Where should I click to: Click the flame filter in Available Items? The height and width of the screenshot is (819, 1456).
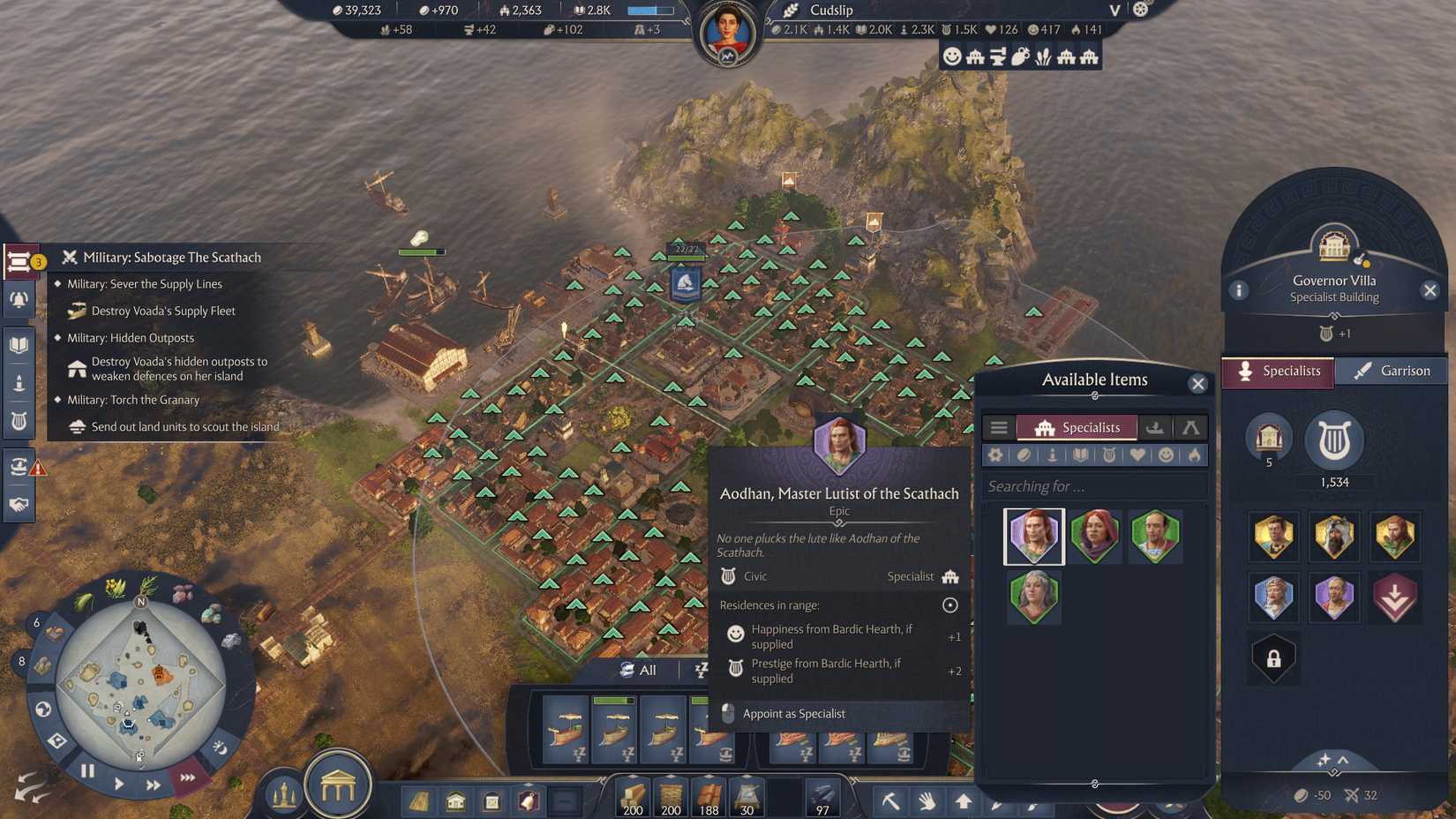point(1193,455)
